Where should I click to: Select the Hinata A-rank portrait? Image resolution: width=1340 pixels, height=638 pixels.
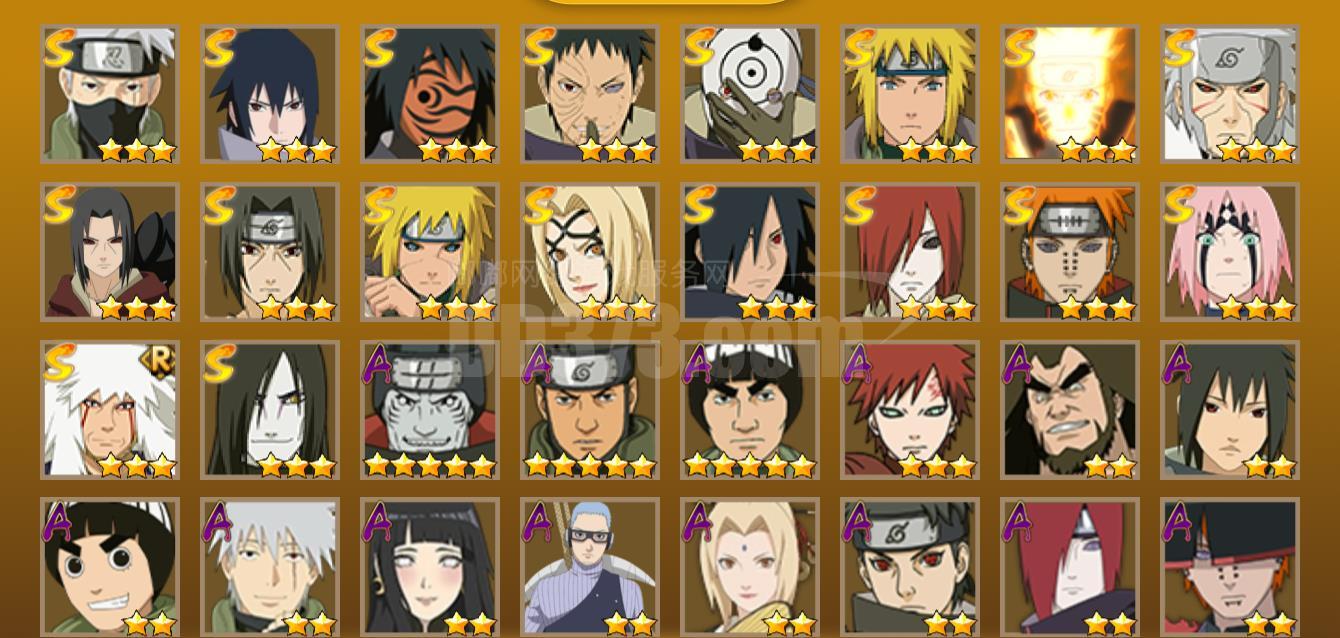coord(429,568)
